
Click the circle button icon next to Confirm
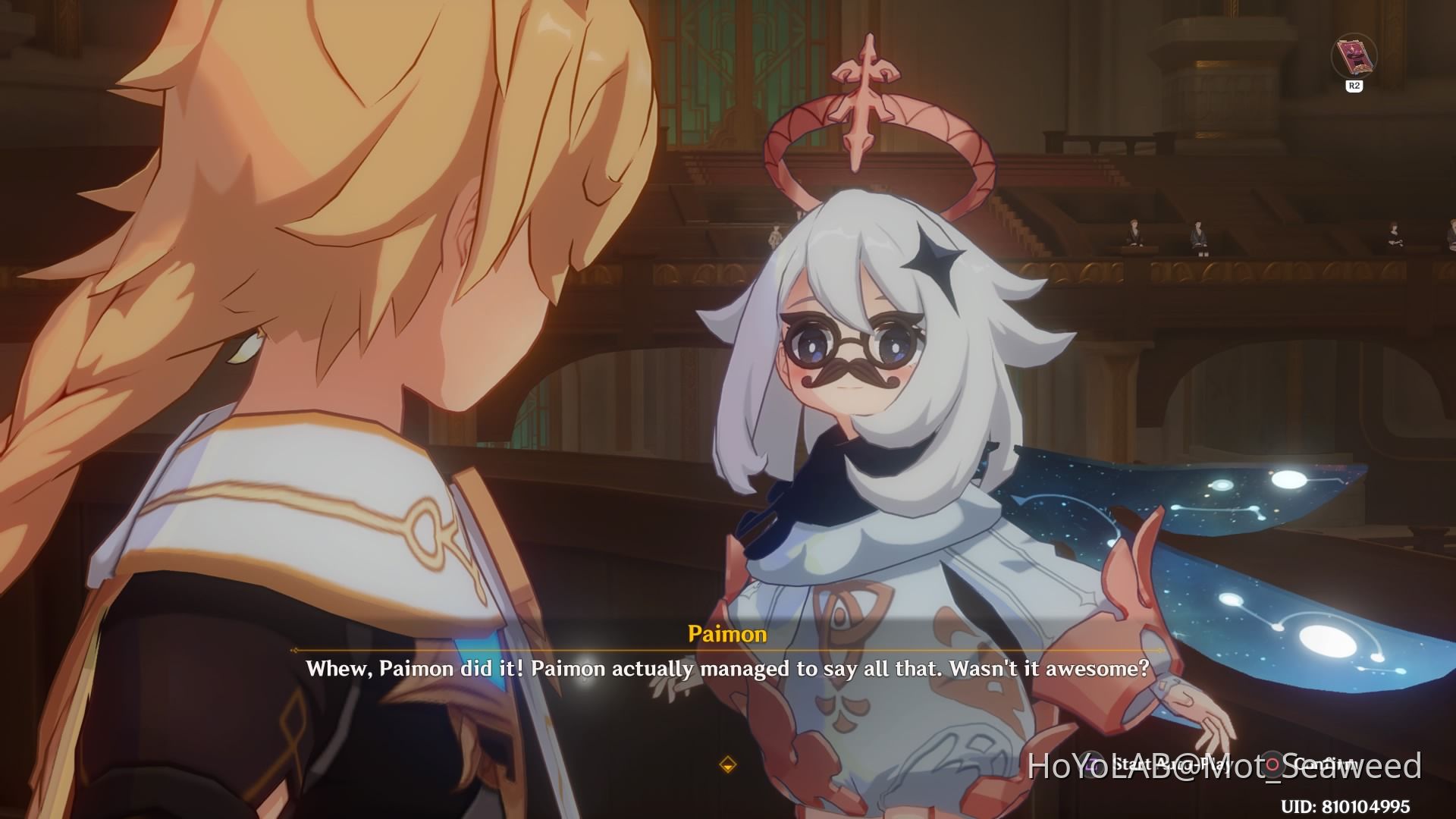1271,764
